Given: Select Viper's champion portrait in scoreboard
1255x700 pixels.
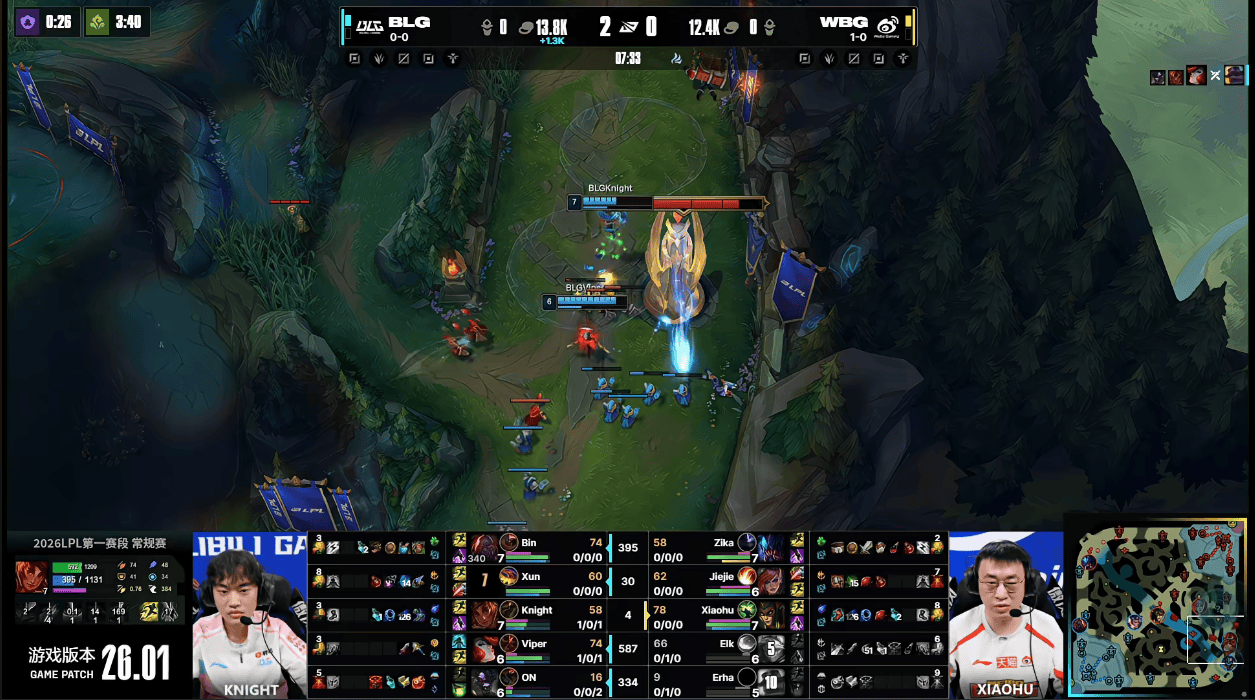Looking at the screenshot, I should [x=484, y=648].
